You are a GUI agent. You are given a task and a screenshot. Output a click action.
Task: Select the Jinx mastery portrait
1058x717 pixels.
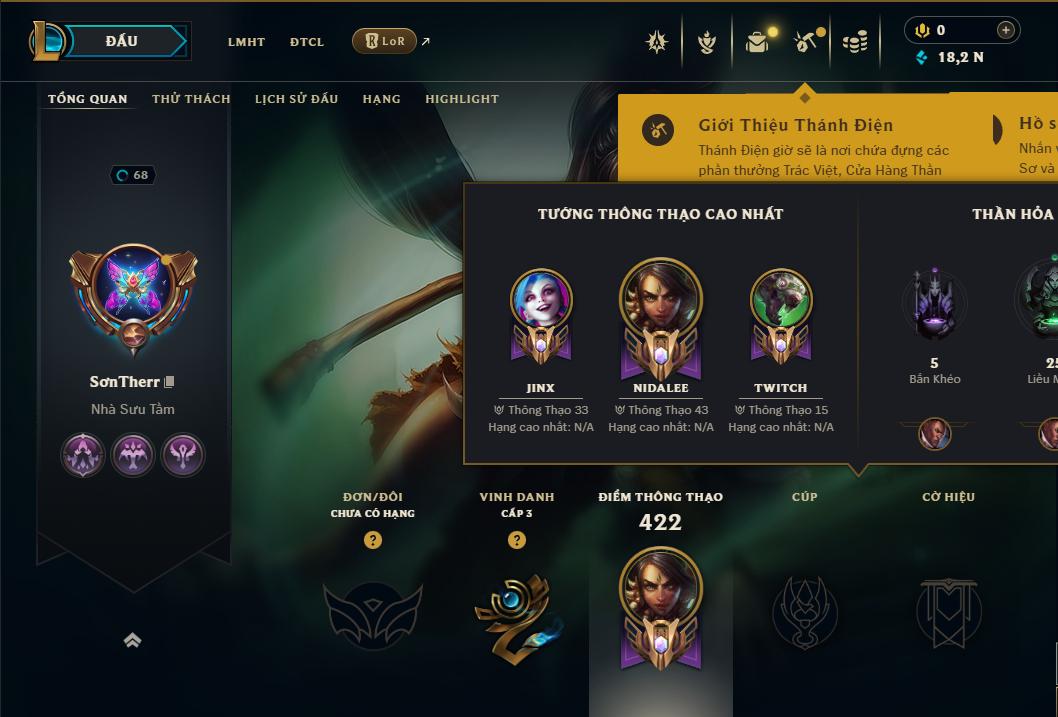tap(541, 300)
